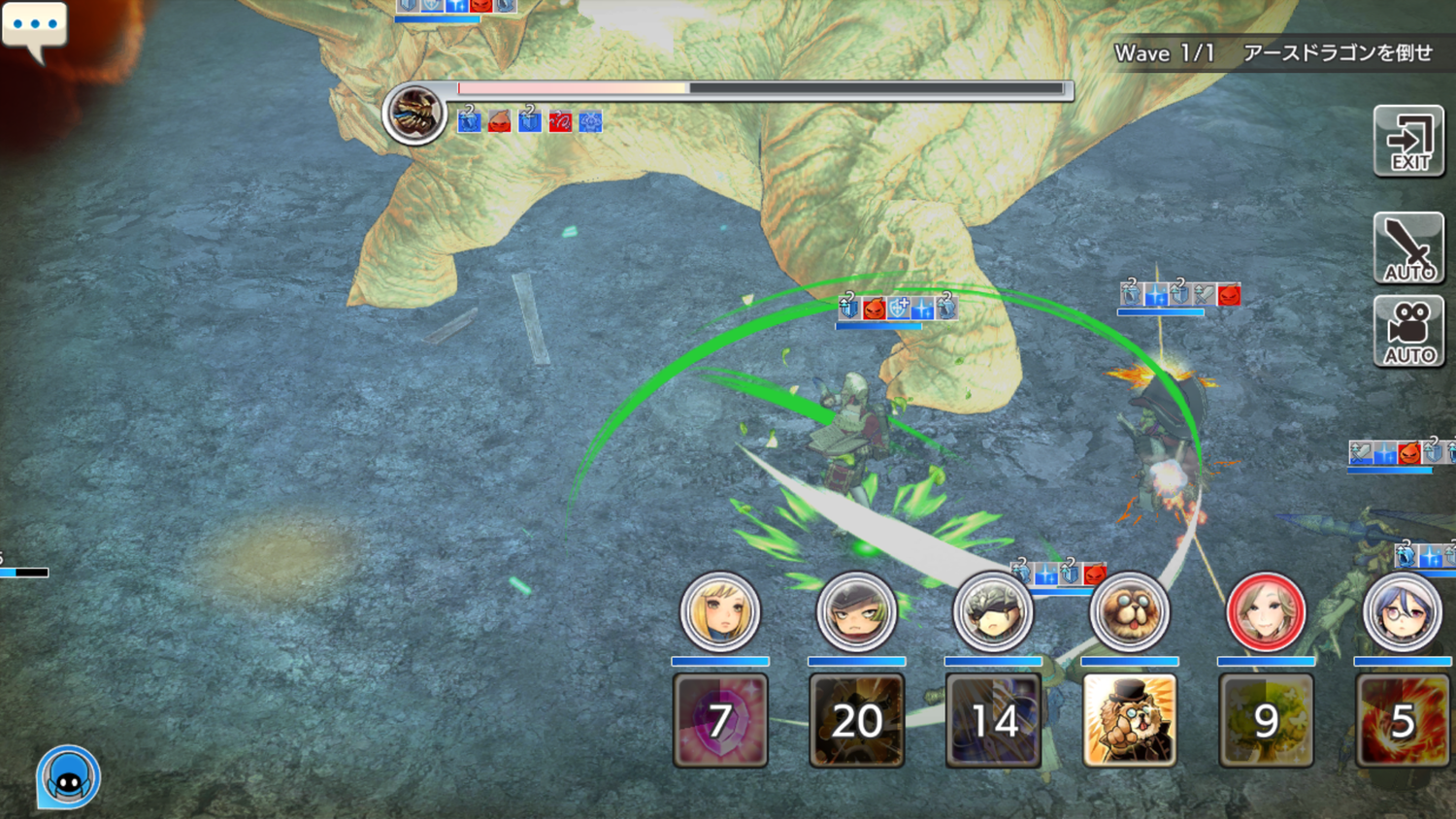Exit the battle with EXIT button

pyautogui.click(x=1408, y=142)
